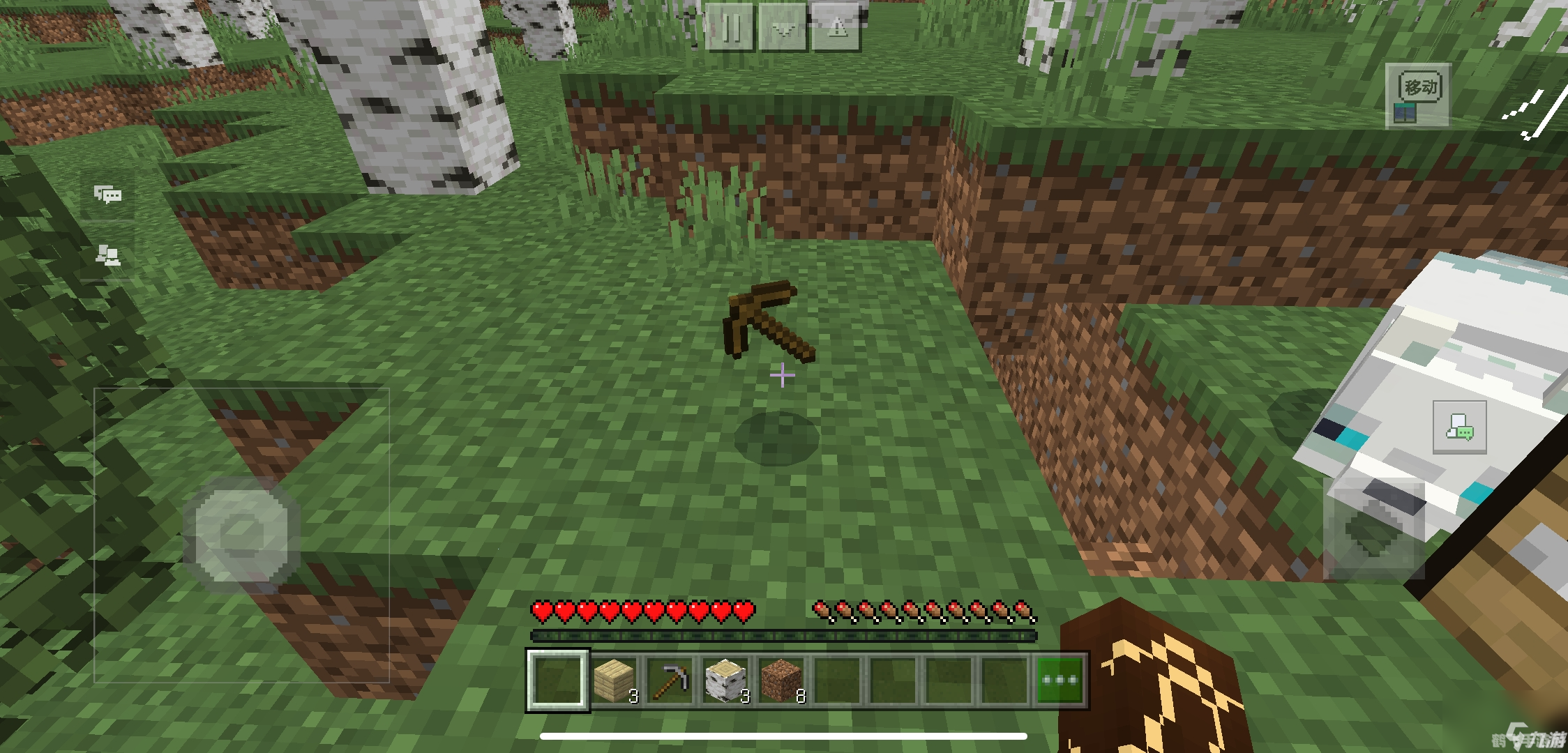
Task: Select the birch log hotbar slot
Action: click(725, 680)
